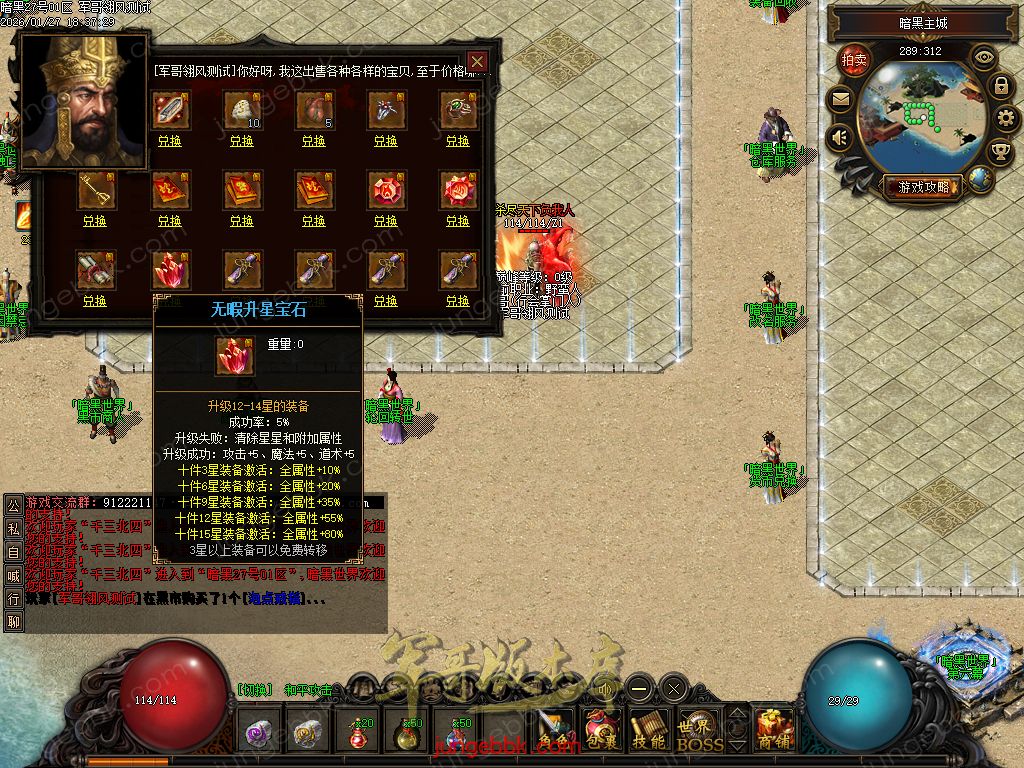Image resolution: width=1024 pixels, height=768 pixels.
Task: Open the 游戏攻略 game guide
Action: 921,187
